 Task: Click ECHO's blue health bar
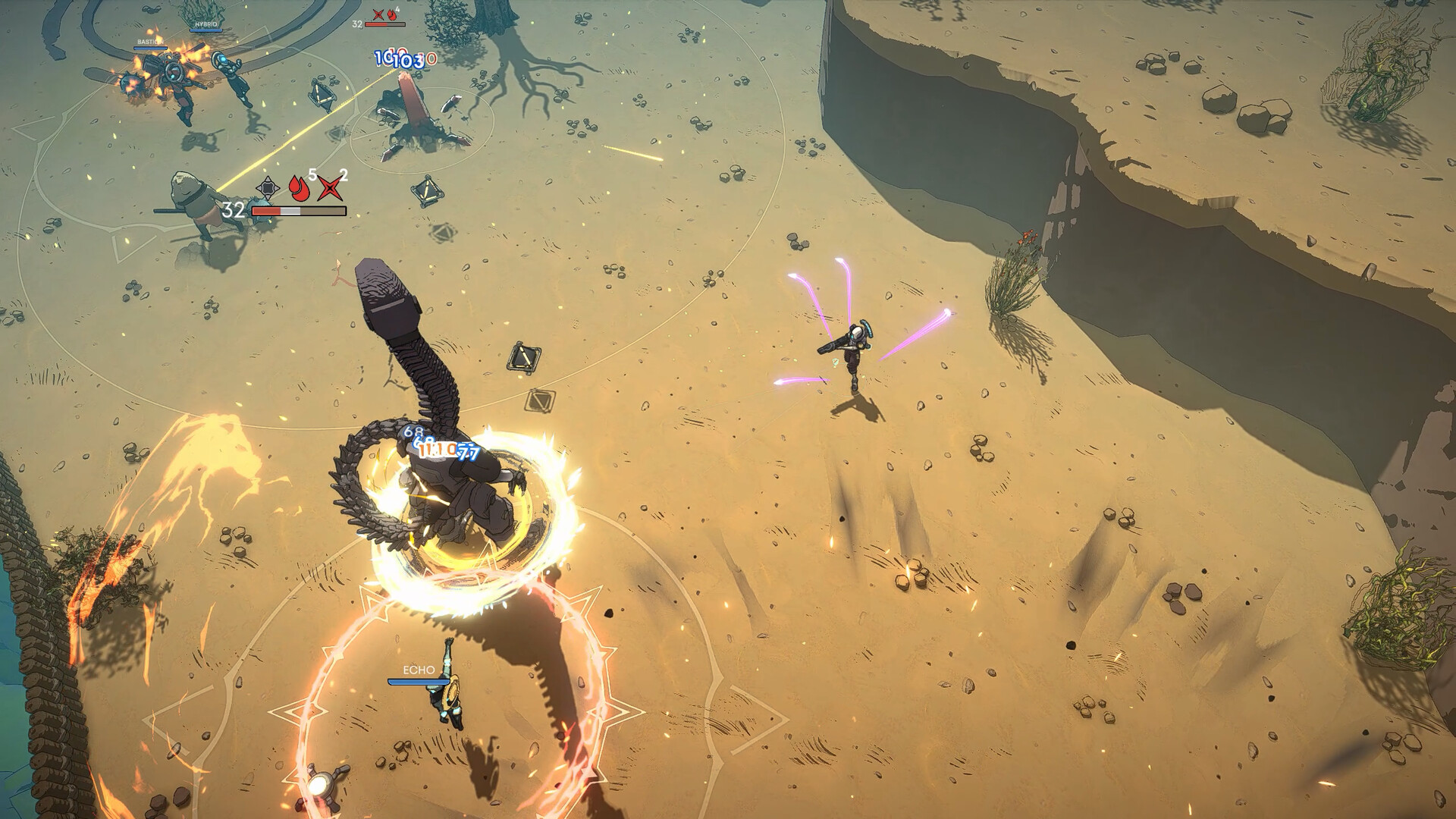pyautogui.click(x=419, y=681)
